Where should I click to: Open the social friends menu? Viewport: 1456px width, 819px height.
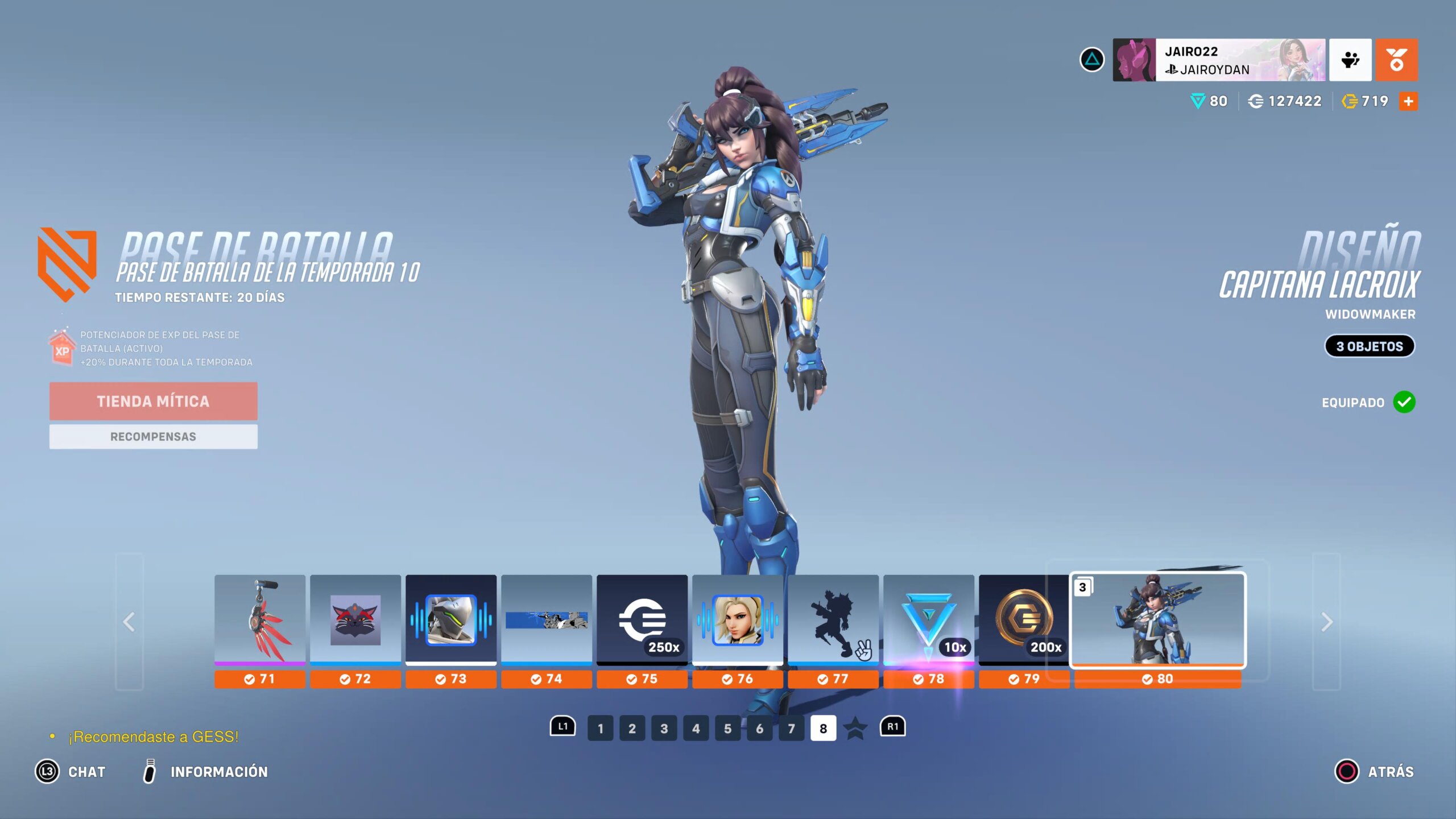point(1350,60)
